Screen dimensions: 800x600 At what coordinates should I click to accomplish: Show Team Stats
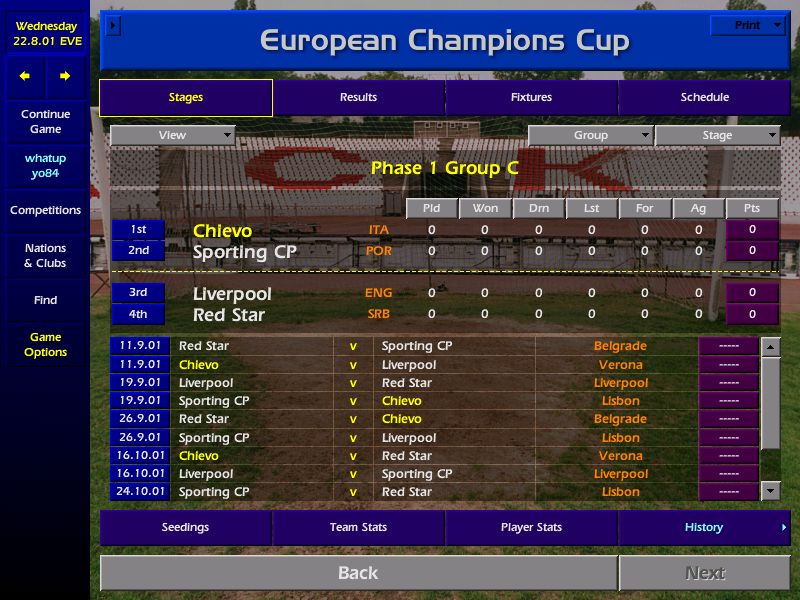(358, 528)
